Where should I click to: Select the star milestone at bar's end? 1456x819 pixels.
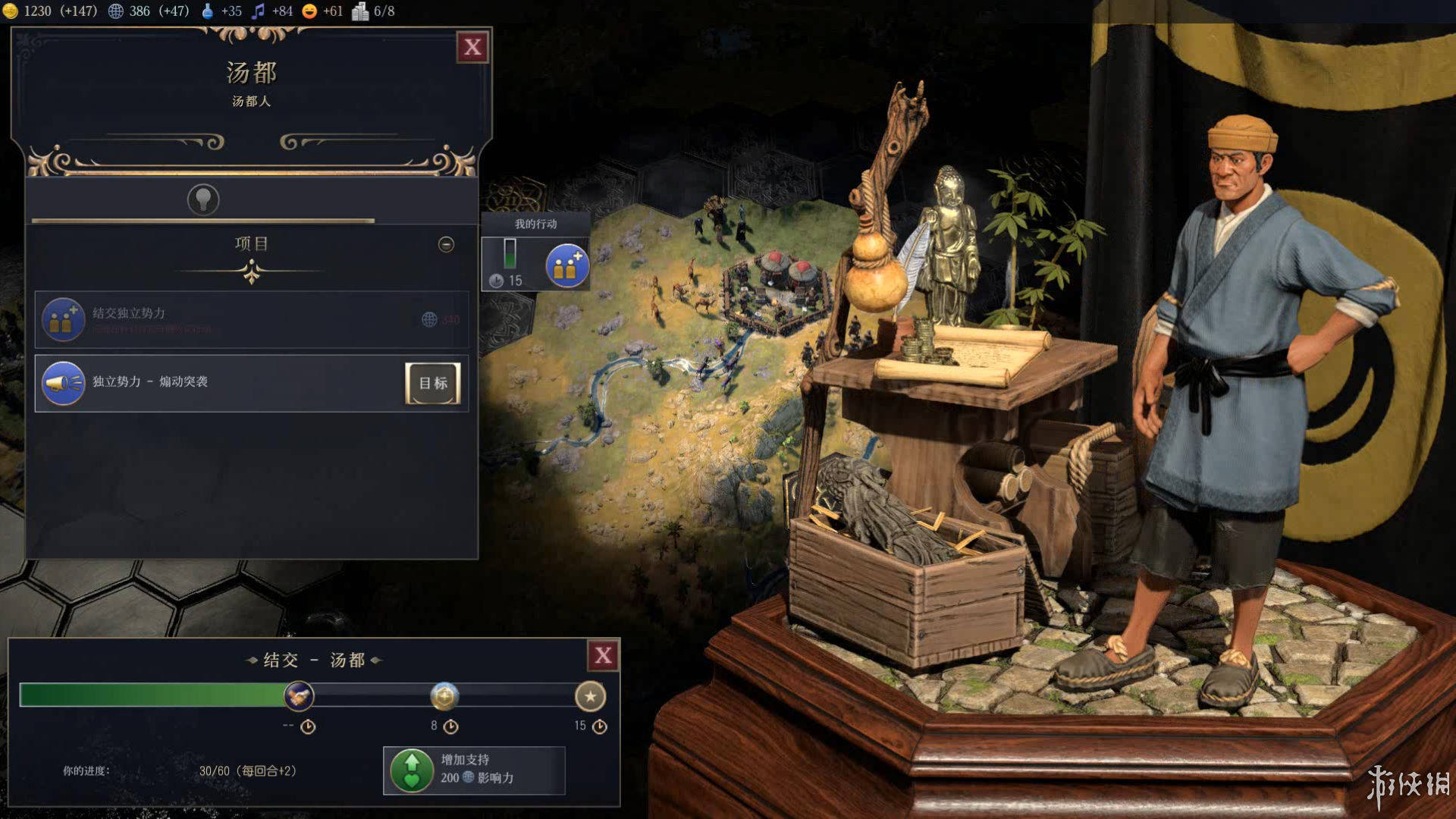click(x=590, y=695)
